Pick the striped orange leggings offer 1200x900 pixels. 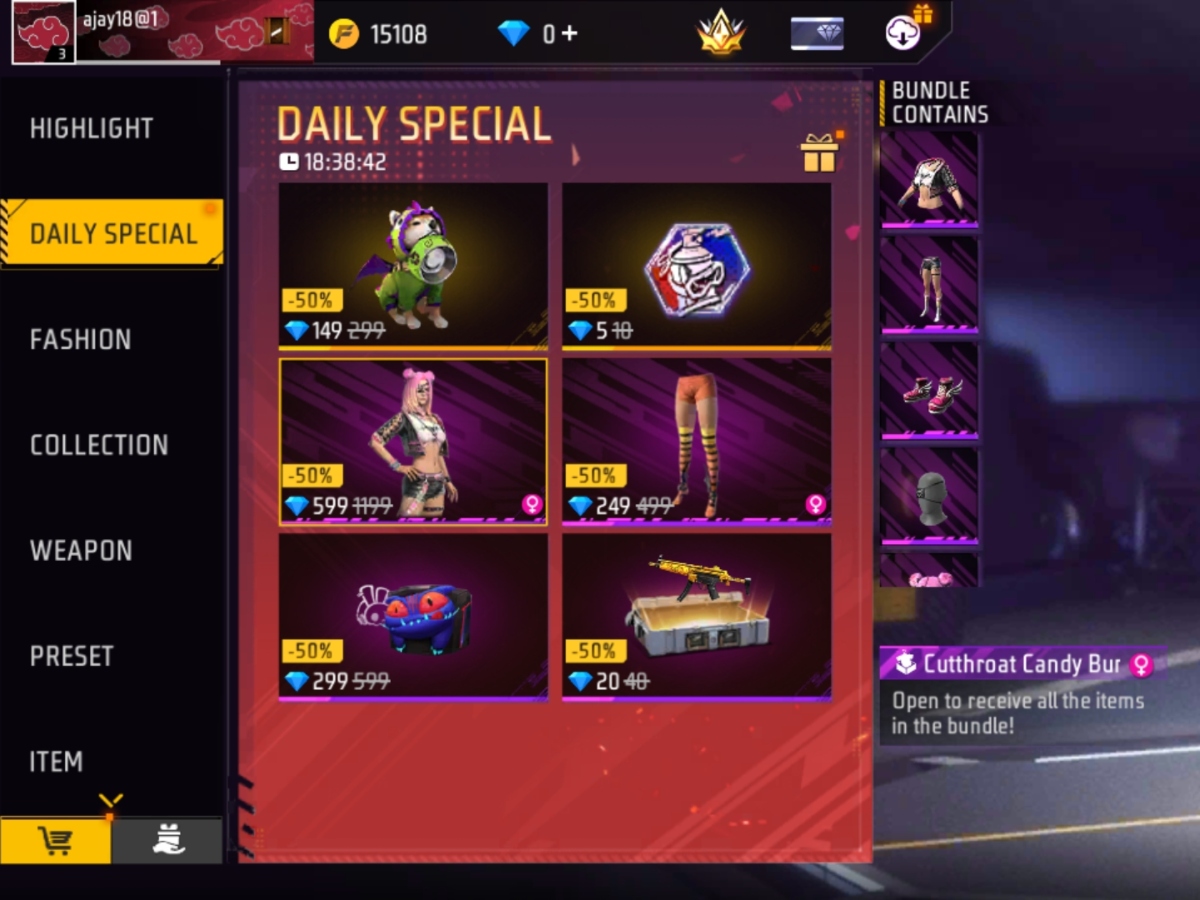point(696,441)
